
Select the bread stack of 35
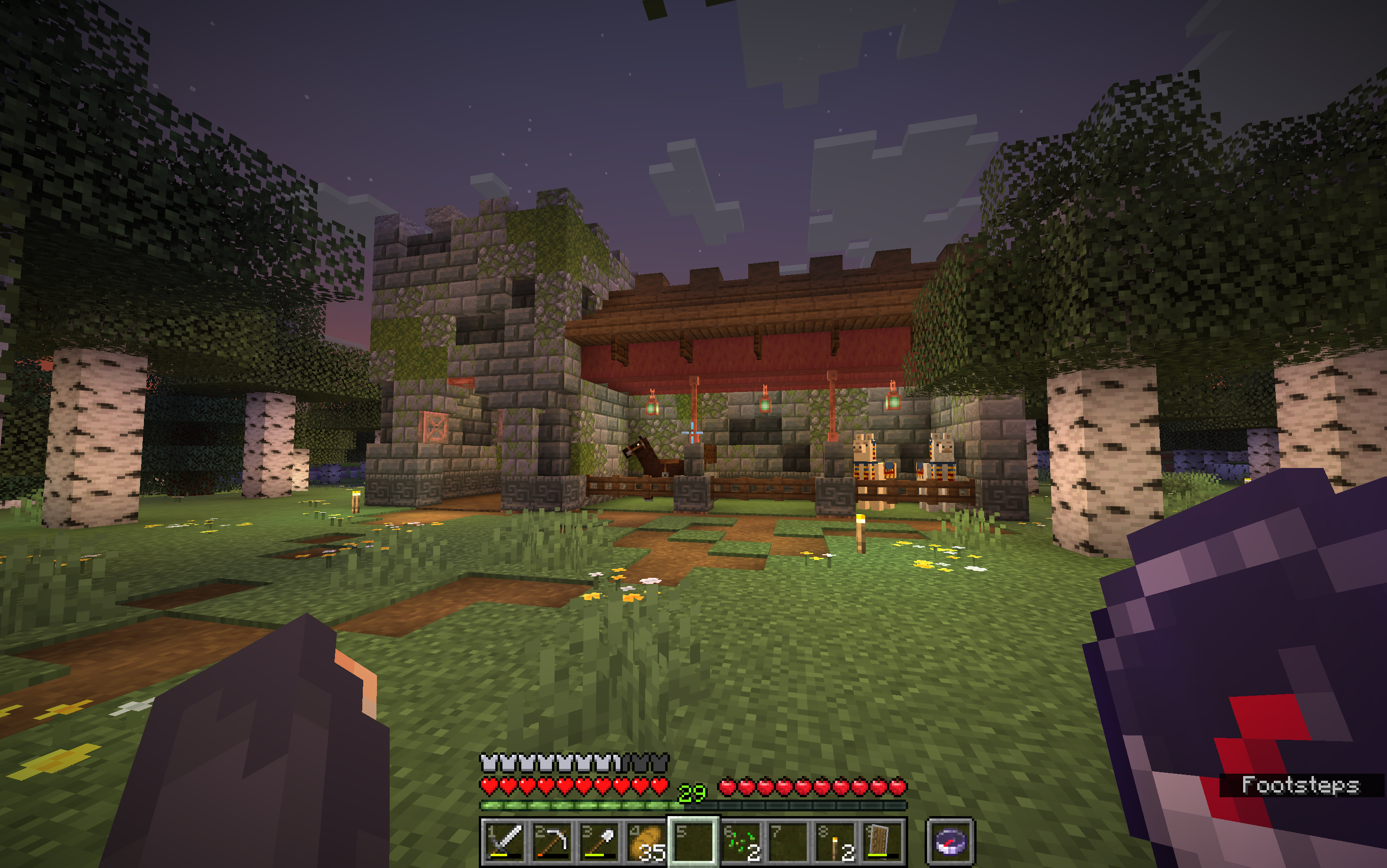[646, 842]
